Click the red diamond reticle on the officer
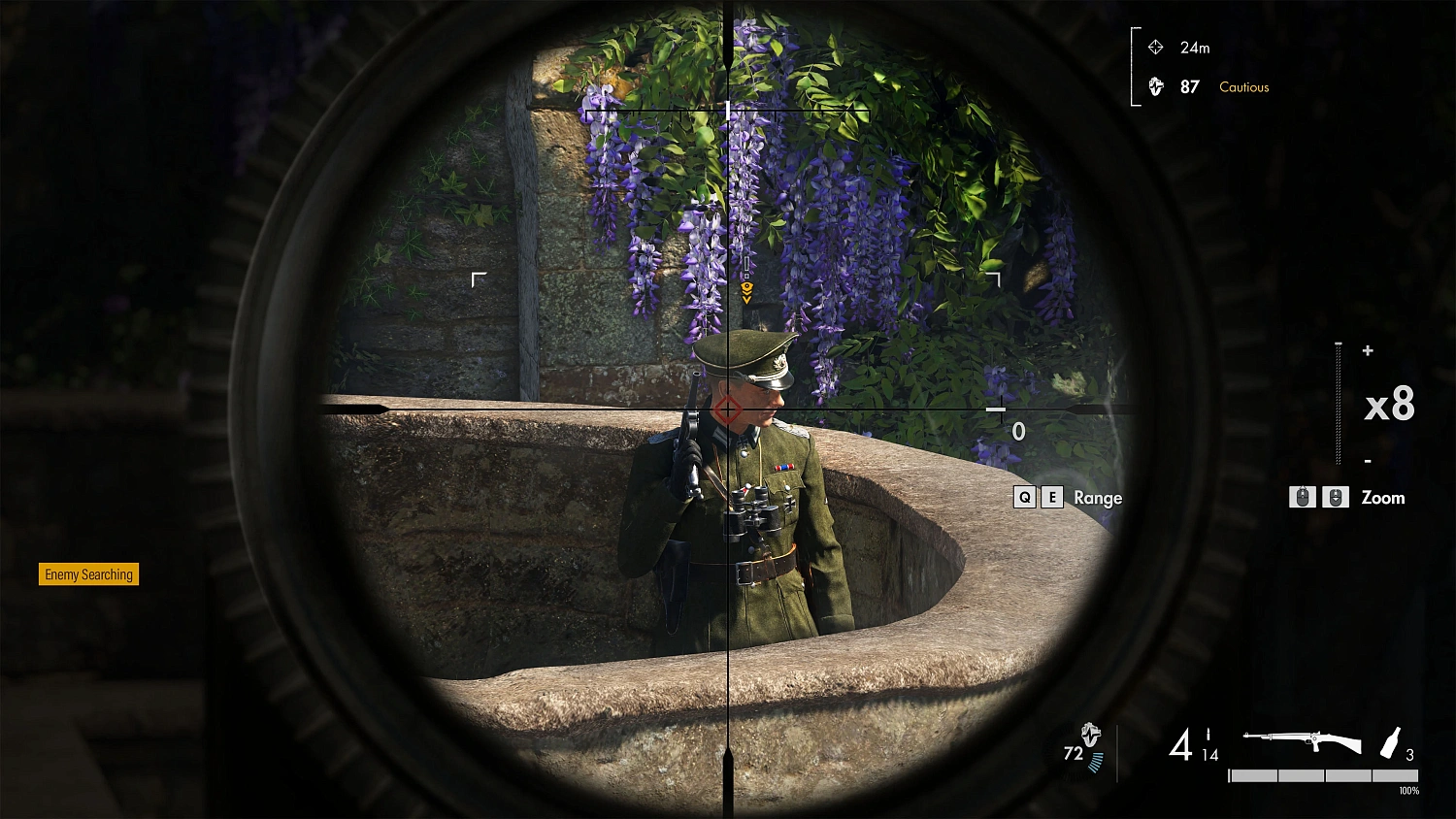This screenshot has width=1456, height=819. point(730,409)
